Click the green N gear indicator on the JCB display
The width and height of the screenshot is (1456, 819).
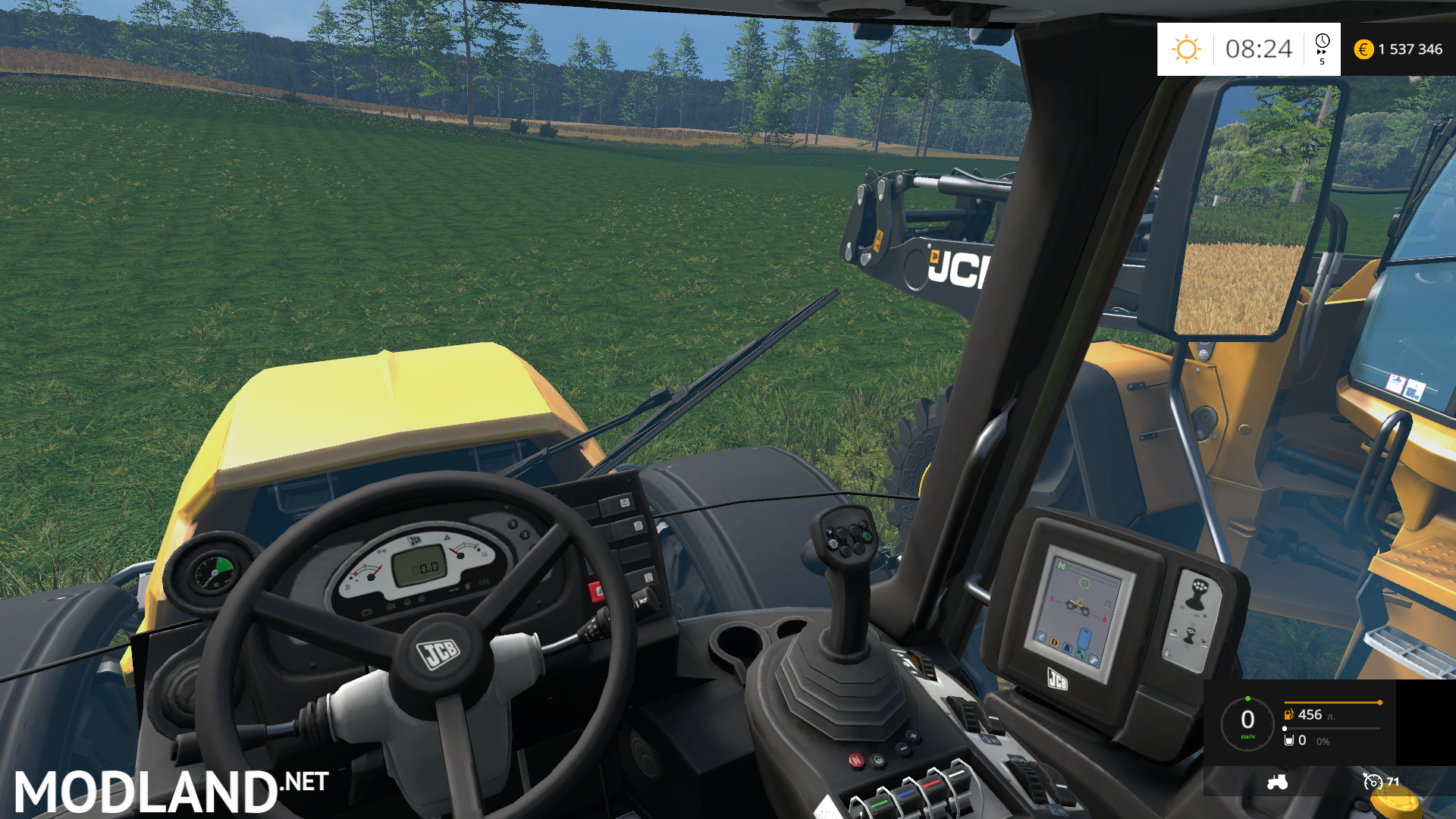(1061, 566)
